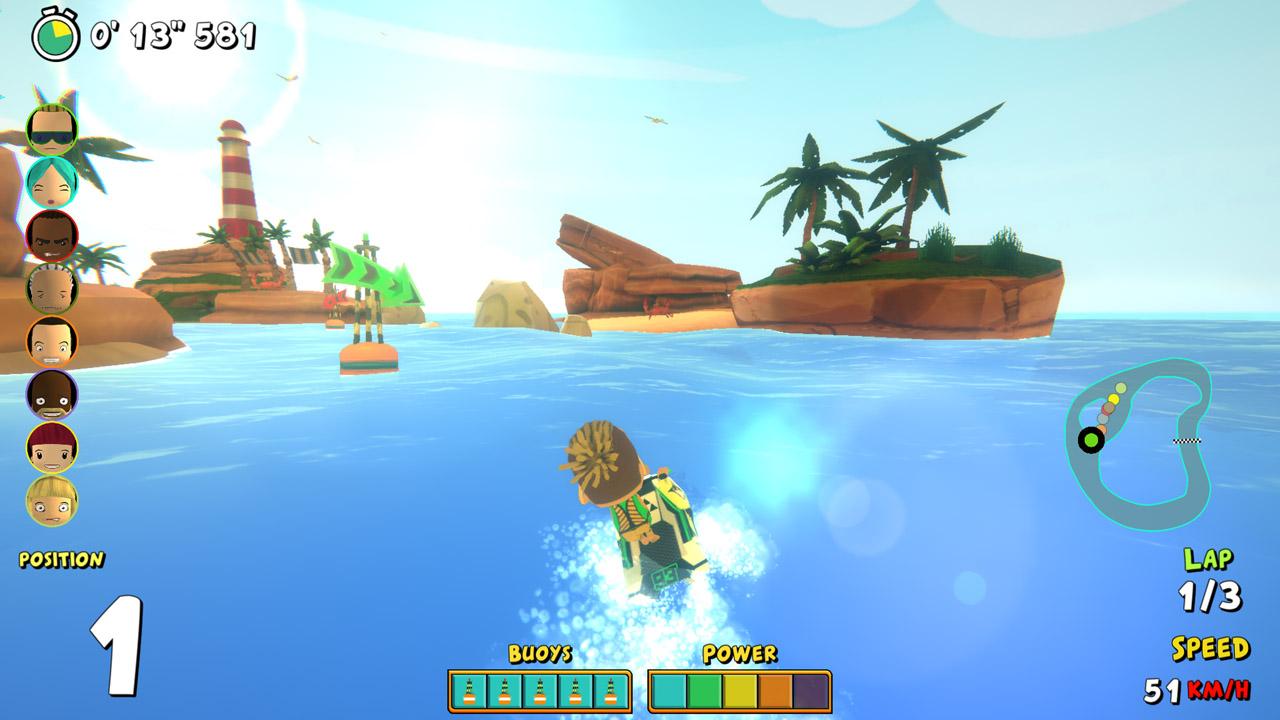Select the checkered finish line on minimap
This screenshot has width=1280, height=720.
1187,440
